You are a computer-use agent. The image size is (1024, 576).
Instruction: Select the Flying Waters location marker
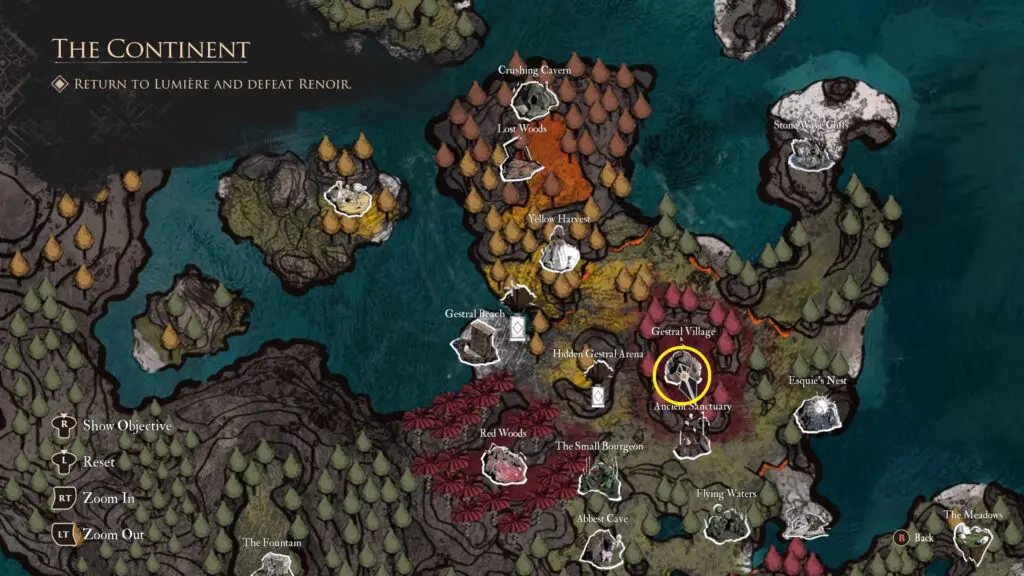(725, 520)
